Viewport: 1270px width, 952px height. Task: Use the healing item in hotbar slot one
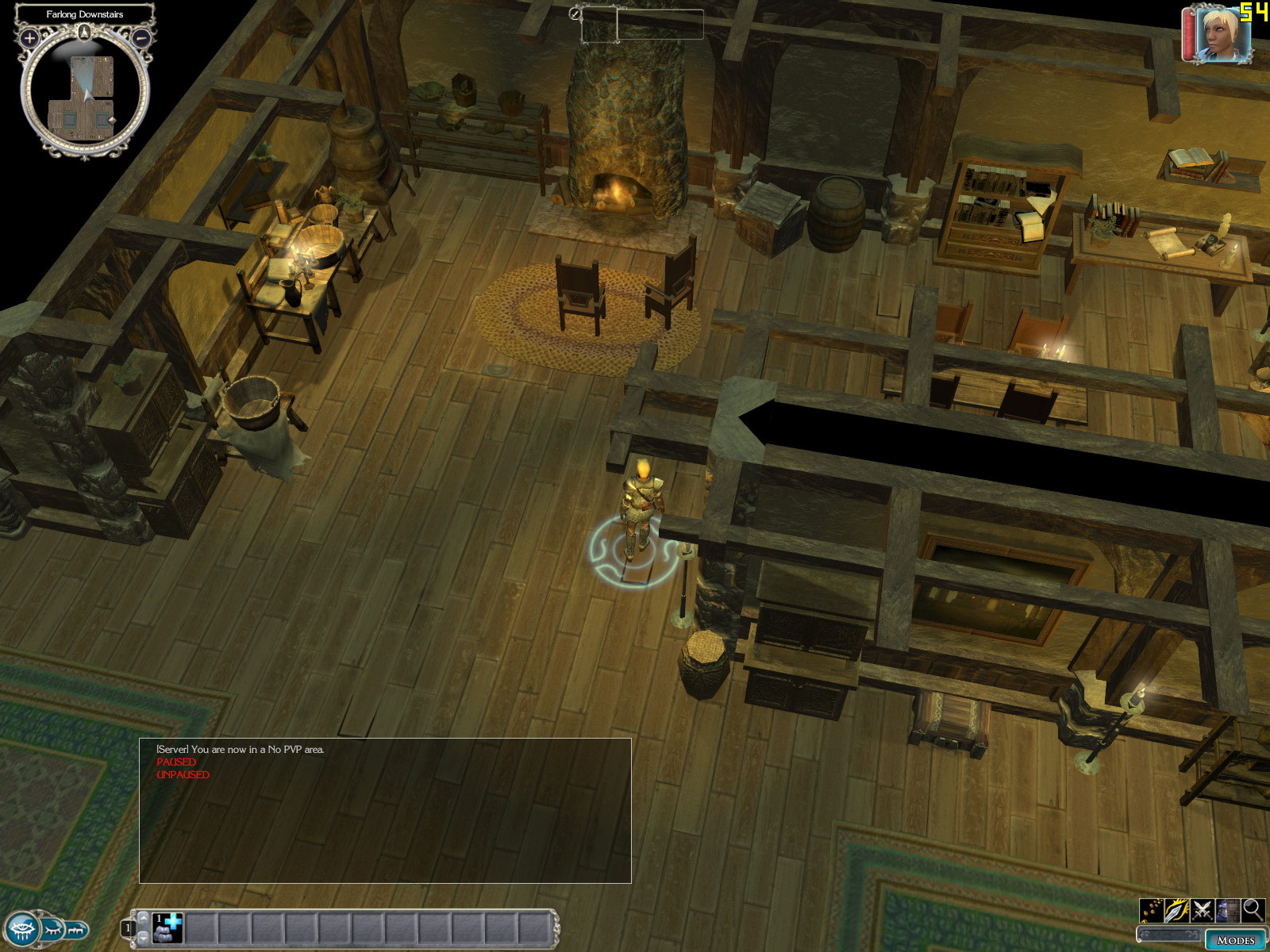(168, 927)
